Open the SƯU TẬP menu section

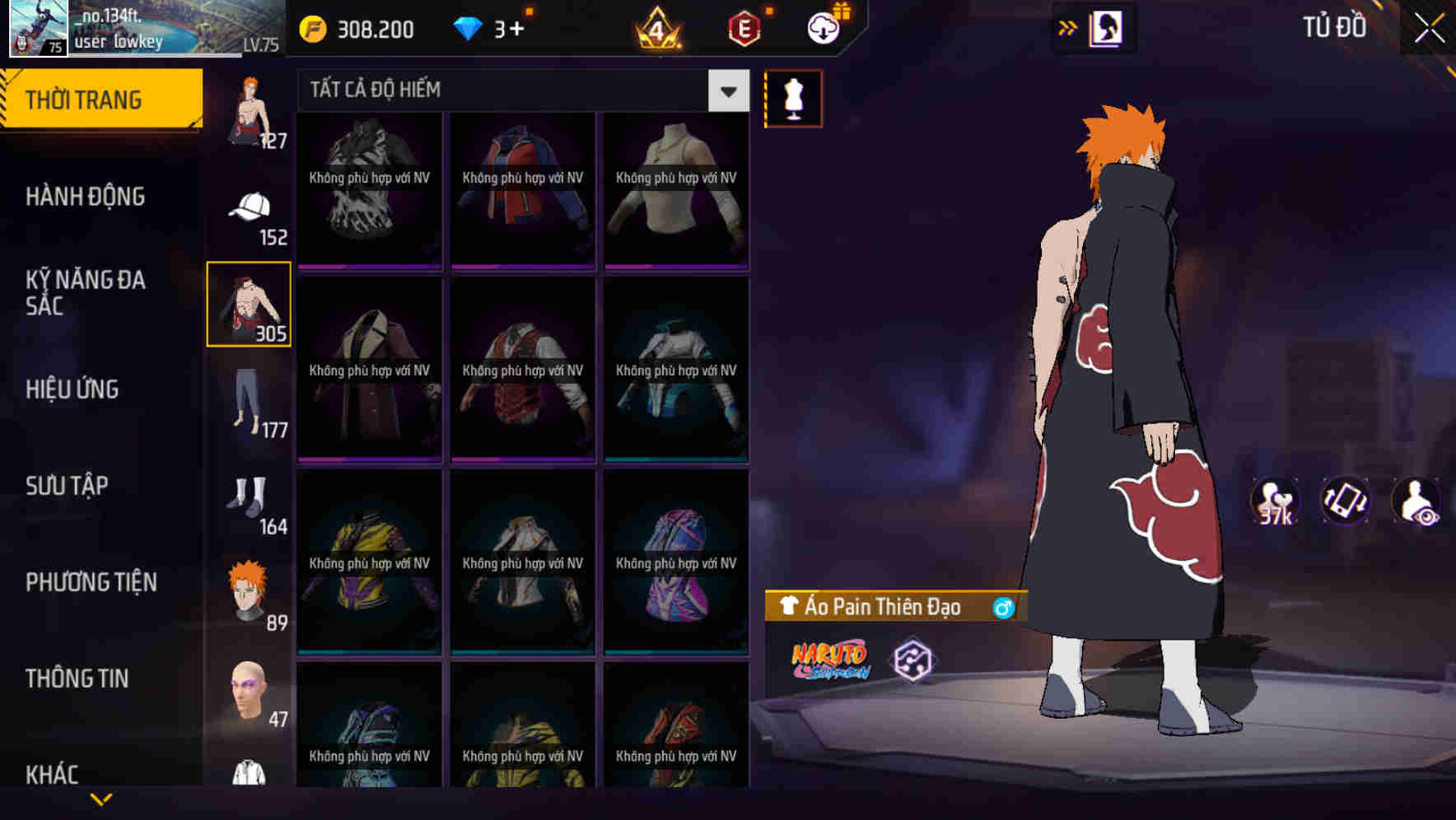[x=68, y=486]
